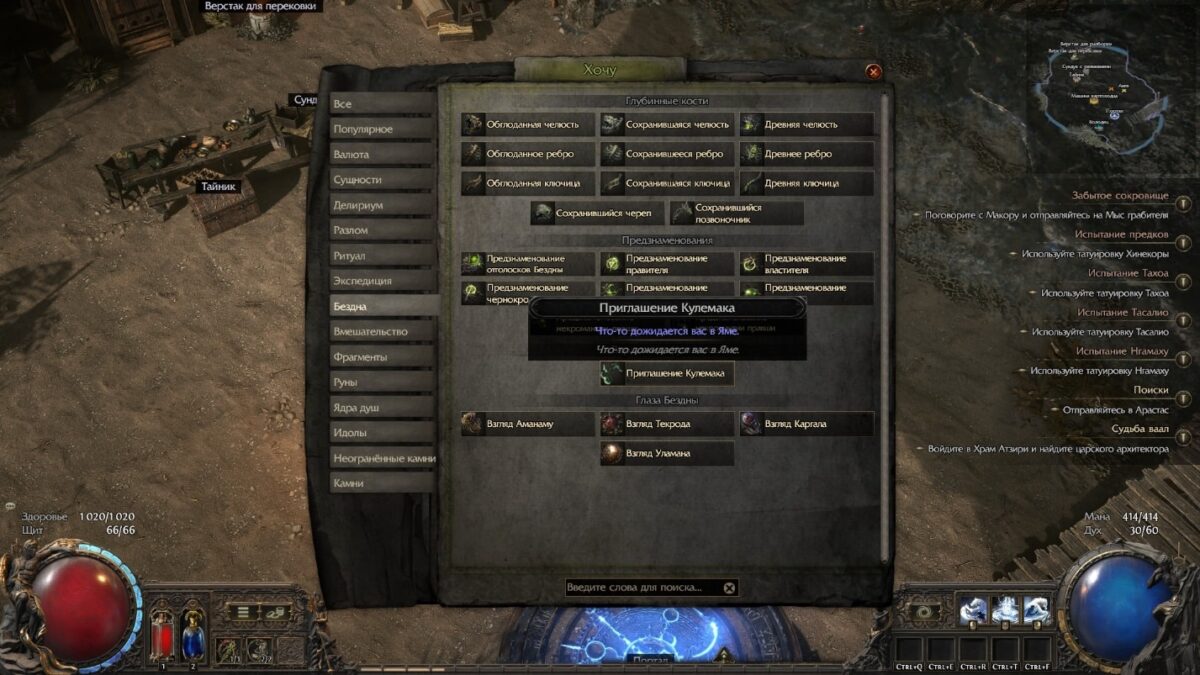This screenshot has width=1200, height=675.
Task: Select Взгляд Уламана item
Action: (667, 453)
